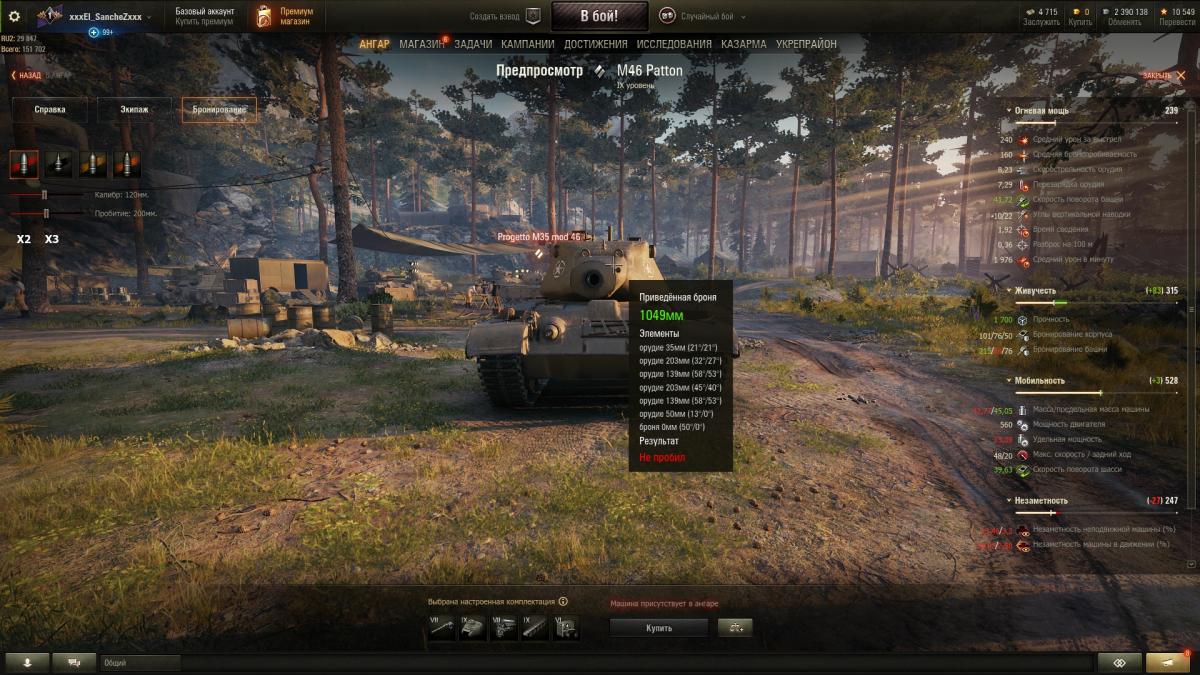Switch to the «Экипаж» tab
Screen dimensions: 1200x675
point(135,110)
